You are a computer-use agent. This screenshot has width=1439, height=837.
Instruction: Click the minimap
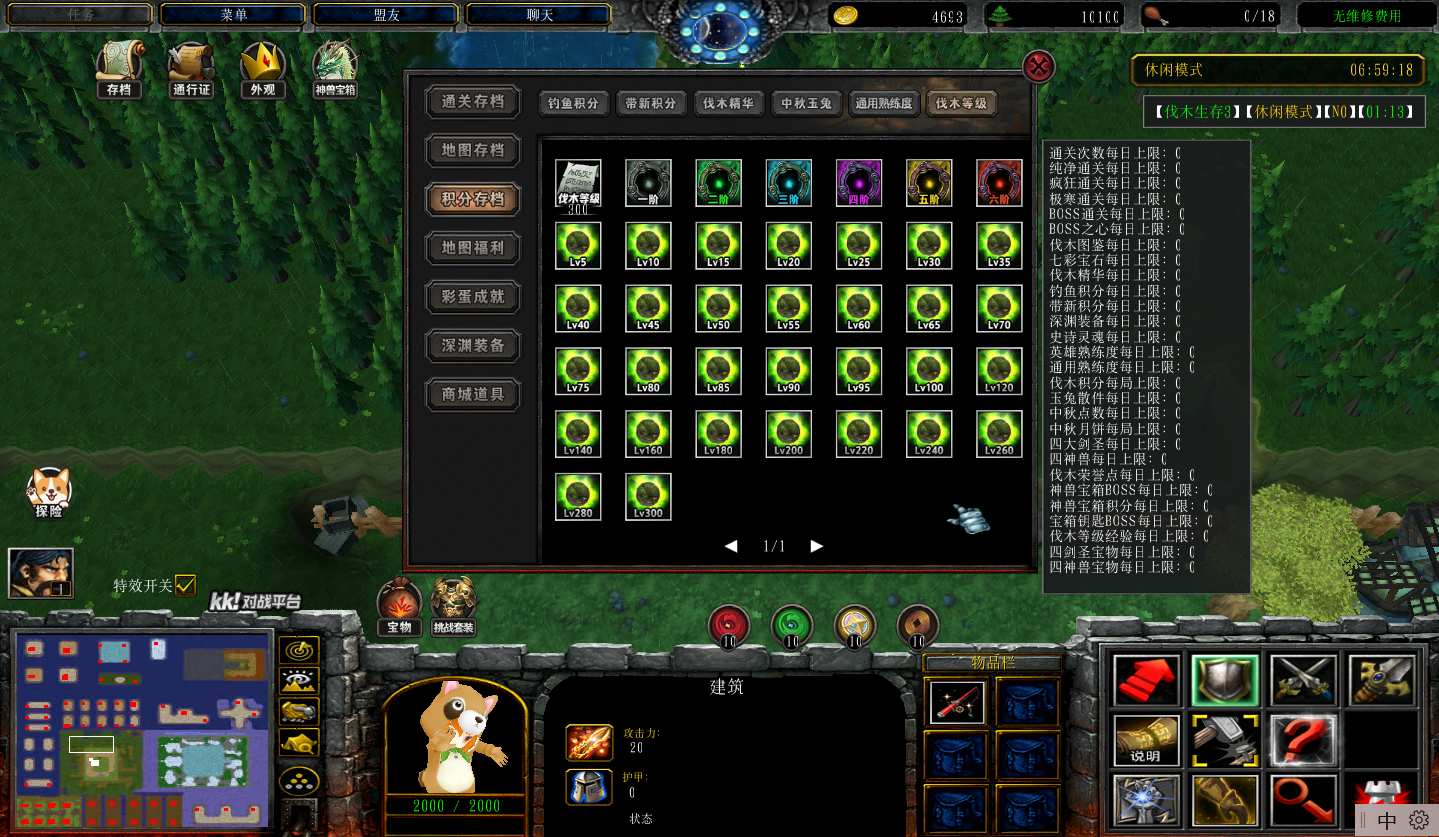[x=142, y=729]
